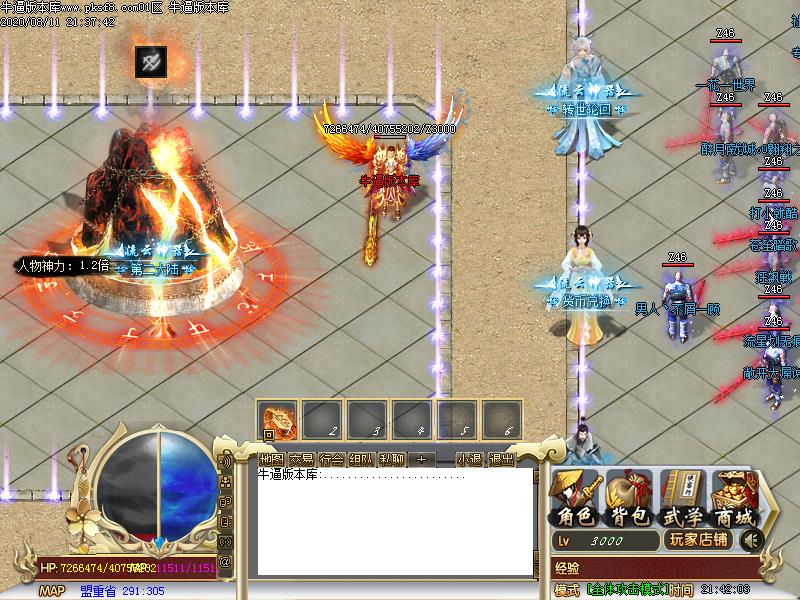
Task: Switch to 私聊 private chat
Action: [392, 459]
